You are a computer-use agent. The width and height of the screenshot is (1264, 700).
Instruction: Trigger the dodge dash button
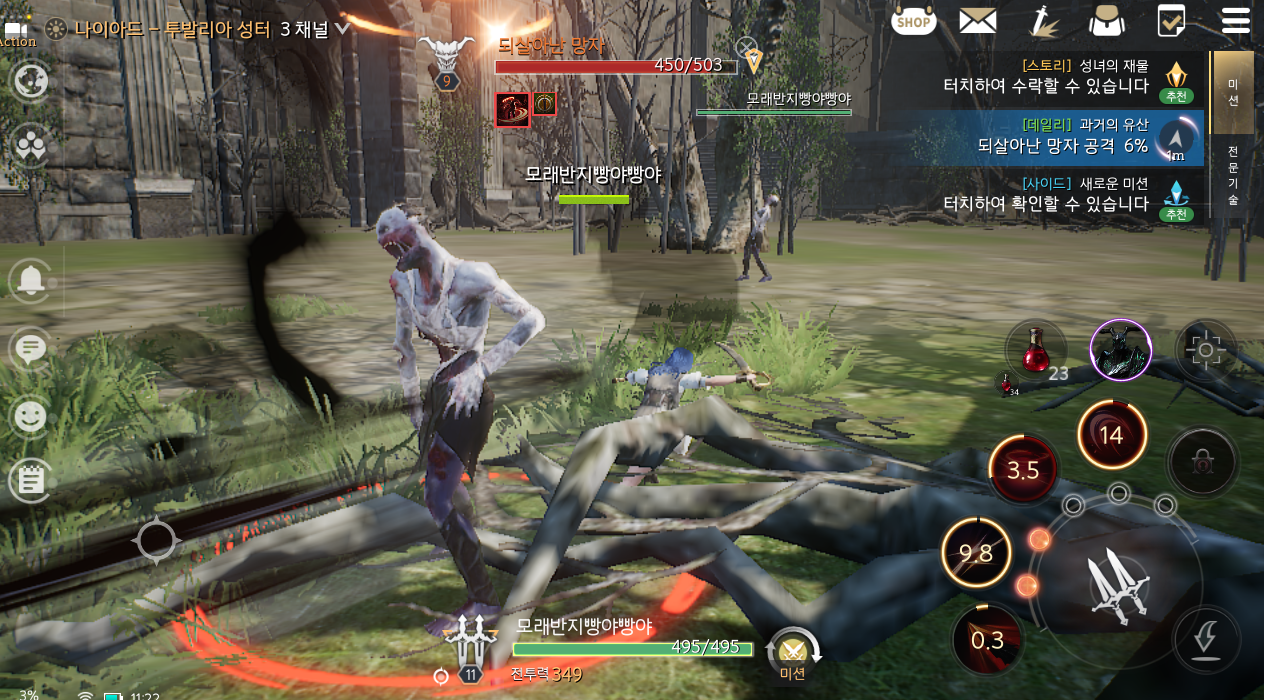point(1207,638)
